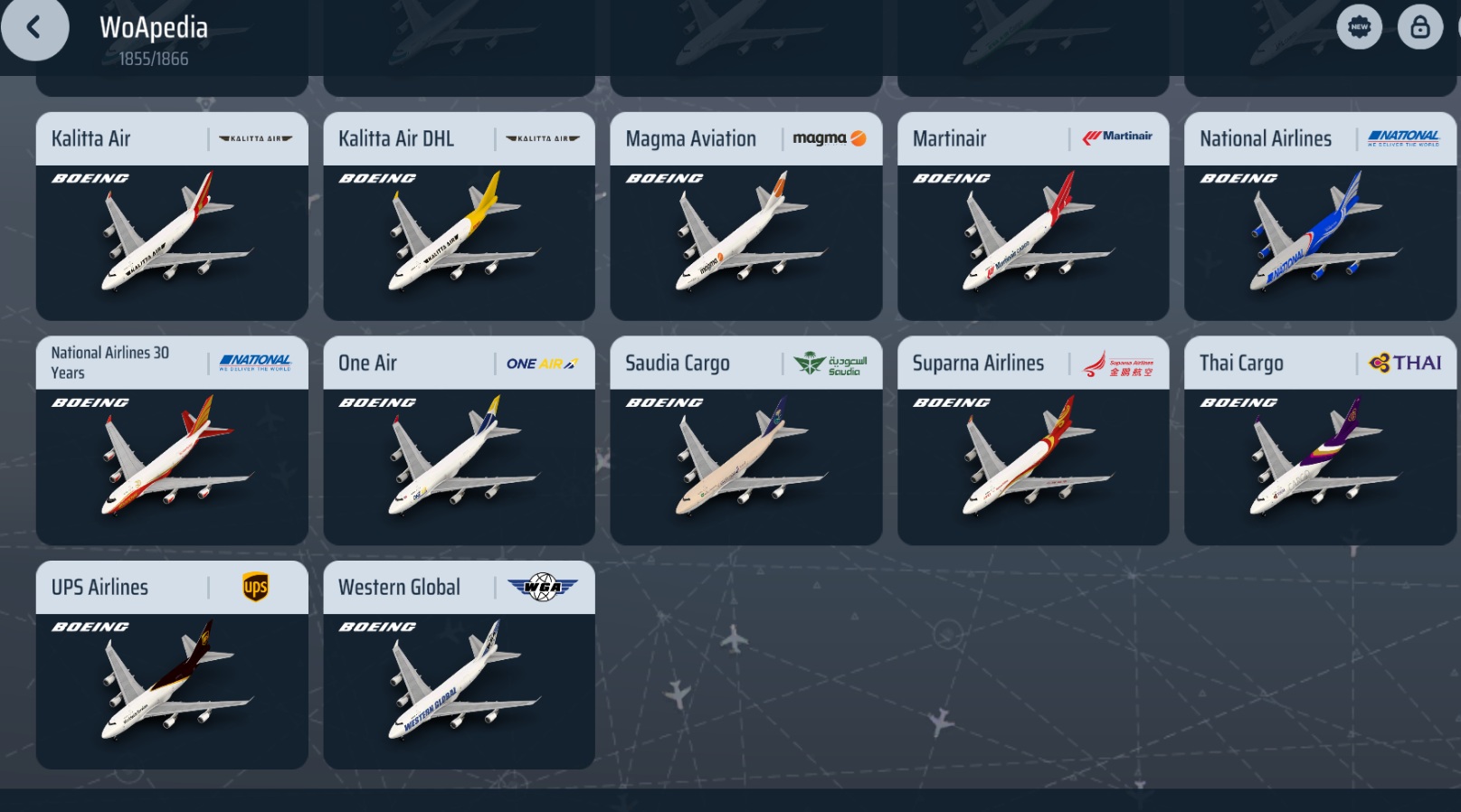The image size is (1461, 812).
Task: Open the UPS Airlines aircraft card
Action: [x=172, y=666]
